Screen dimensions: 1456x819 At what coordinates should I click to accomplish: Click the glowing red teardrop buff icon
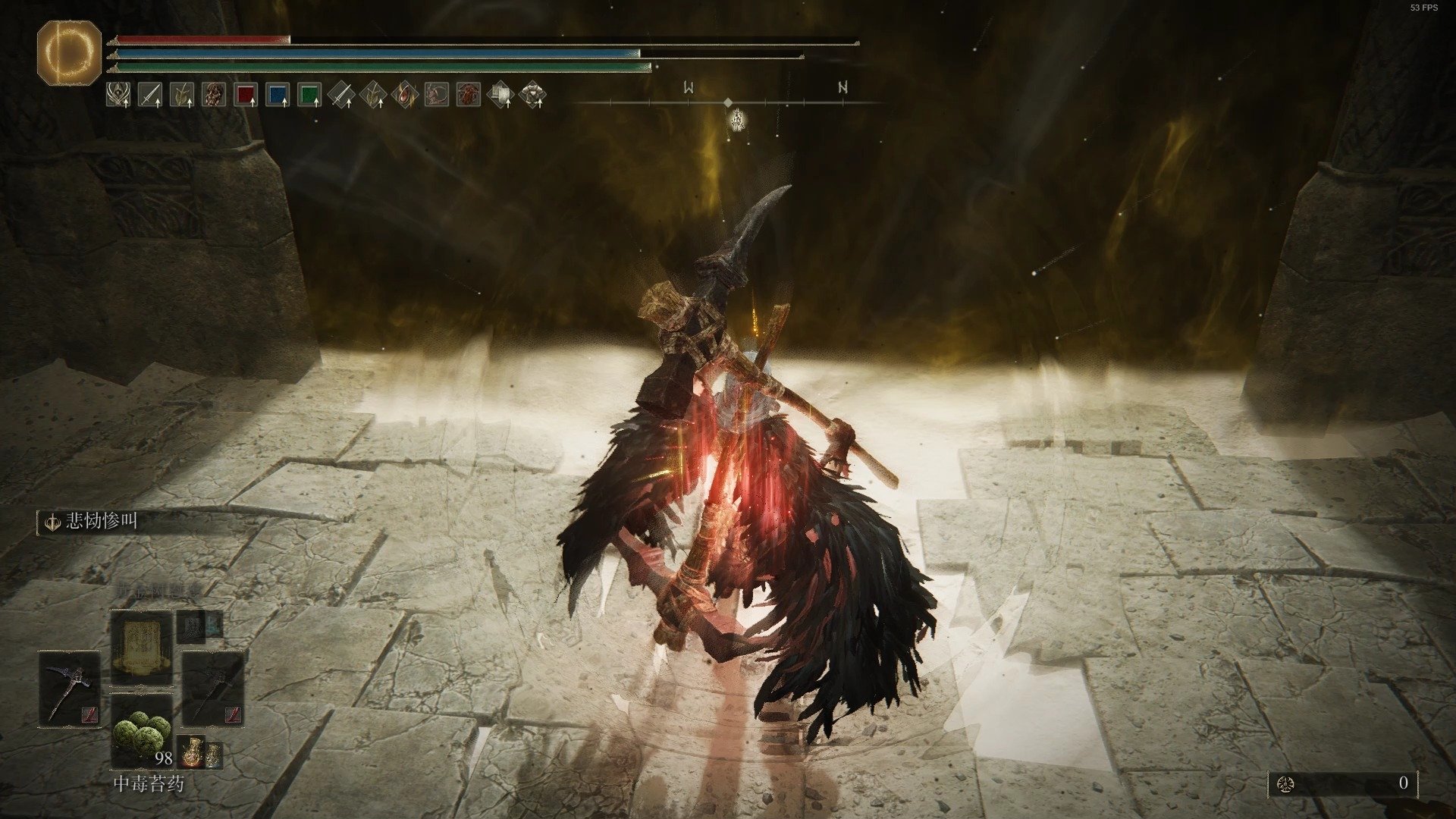[x=405, y=95]
